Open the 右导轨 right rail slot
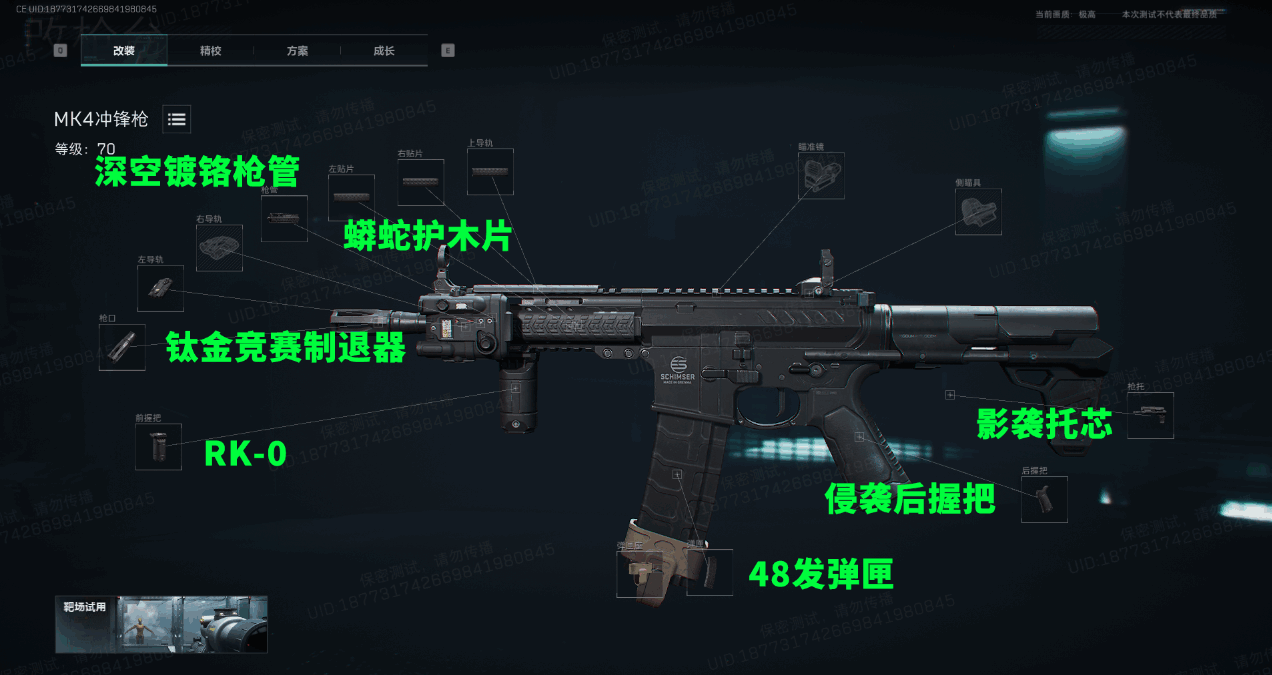1272x675 pixels. [219, 247]
